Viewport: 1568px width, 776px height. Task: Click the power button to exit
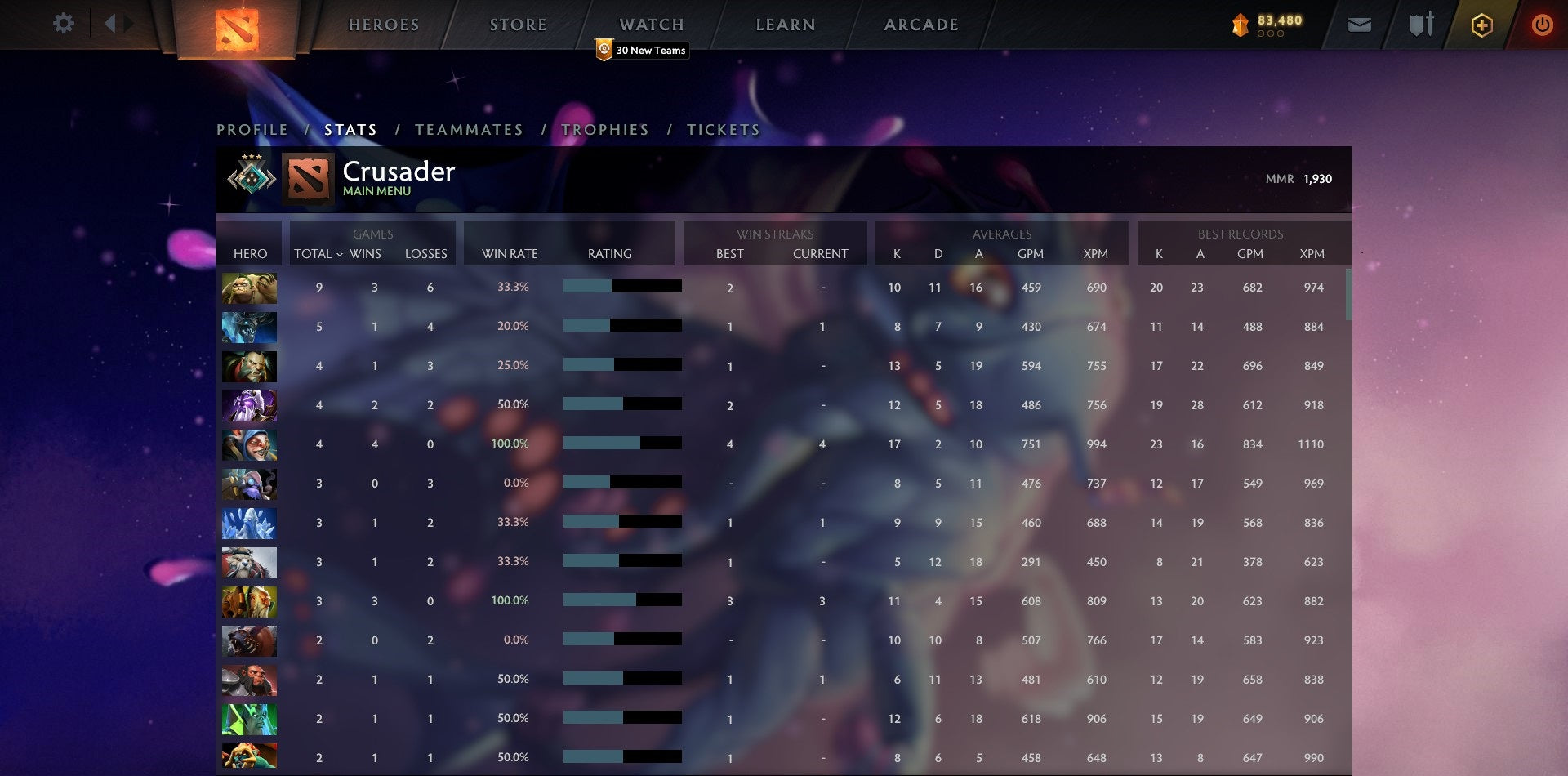point(1543,25)
